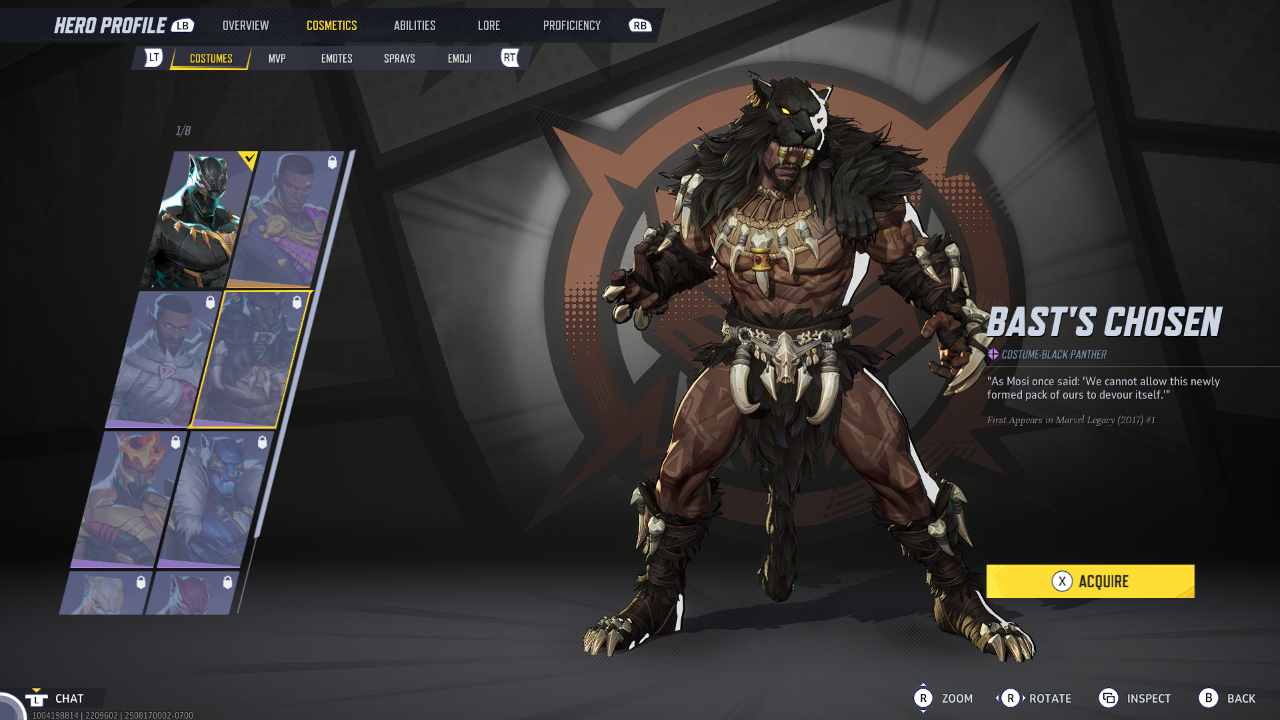This screenshot has width=1280, height=720.
Task: Acquire the Bast's Chosen costume
Action: [x=1090, y=581]
